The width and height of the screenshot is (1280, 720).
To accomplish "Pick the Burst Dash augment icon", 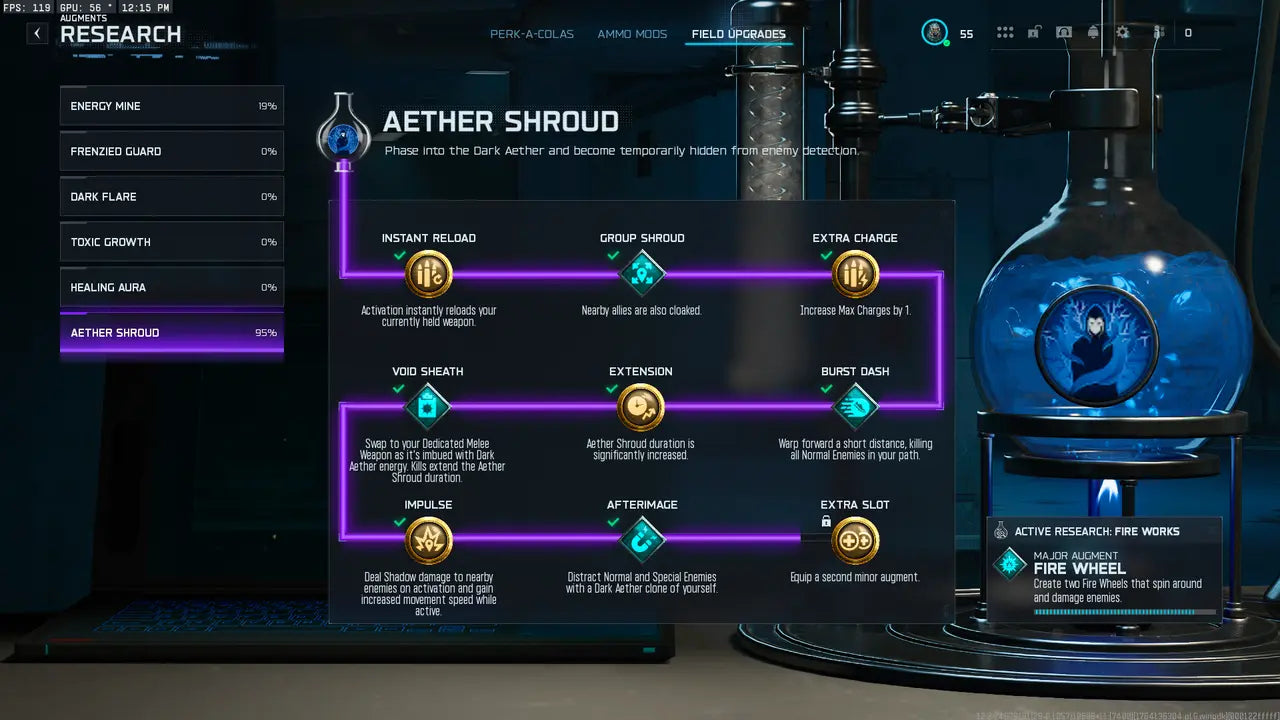I will pos(855,407).
